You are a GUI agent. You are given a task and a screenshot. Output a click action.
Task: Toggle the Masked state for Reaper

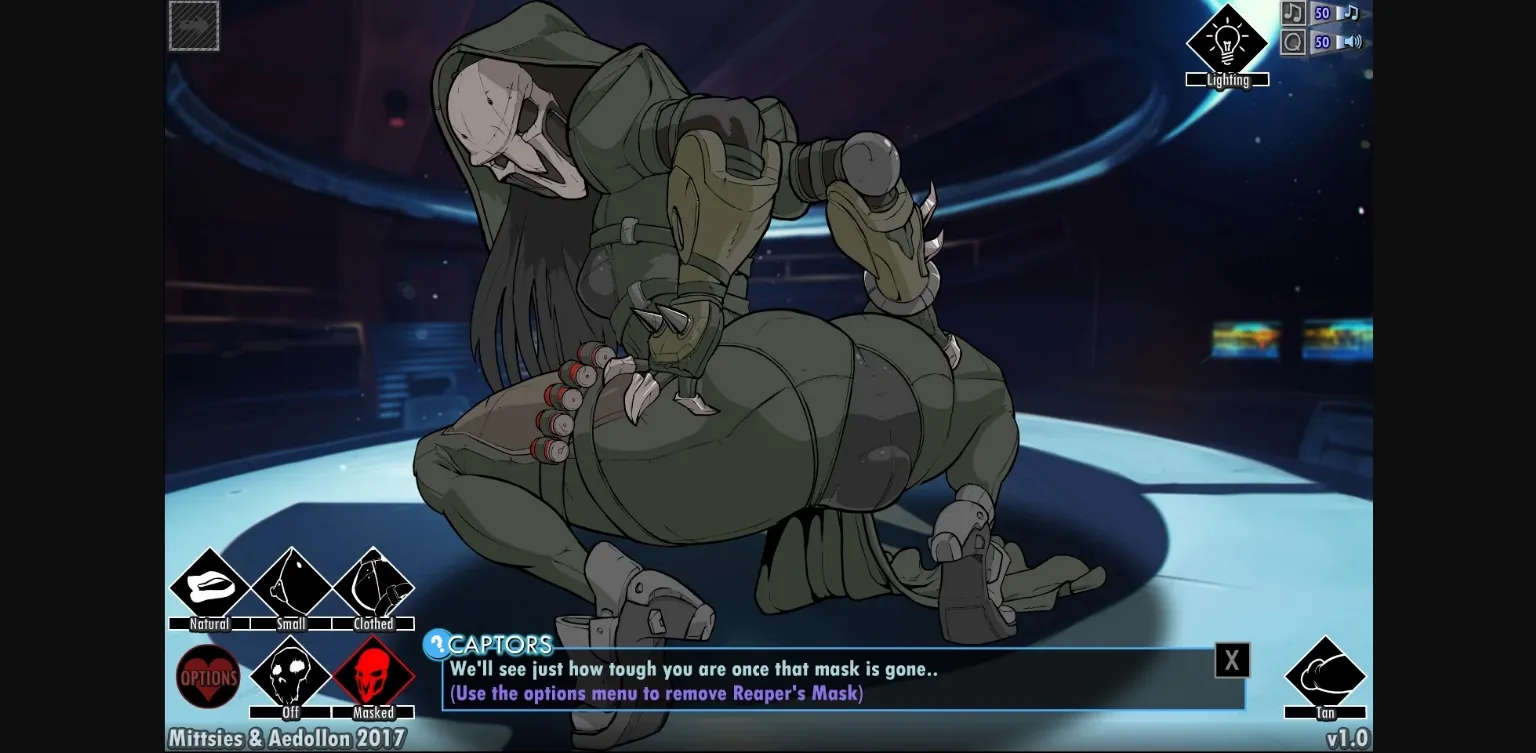(x=374, y=678)
